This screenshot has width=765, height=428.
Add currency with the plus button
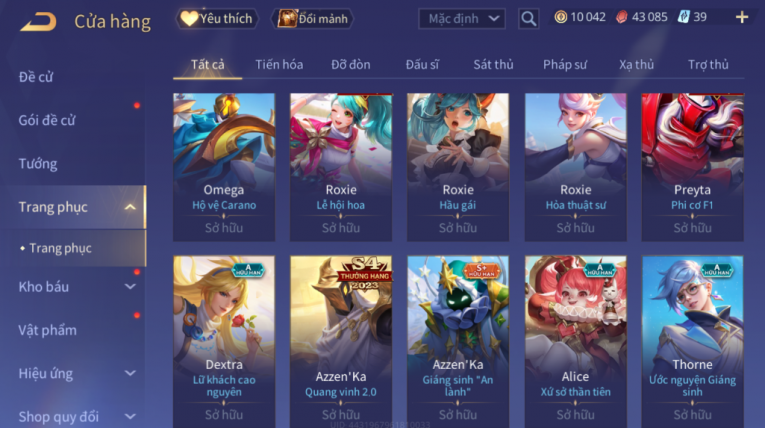pos(742,17)
